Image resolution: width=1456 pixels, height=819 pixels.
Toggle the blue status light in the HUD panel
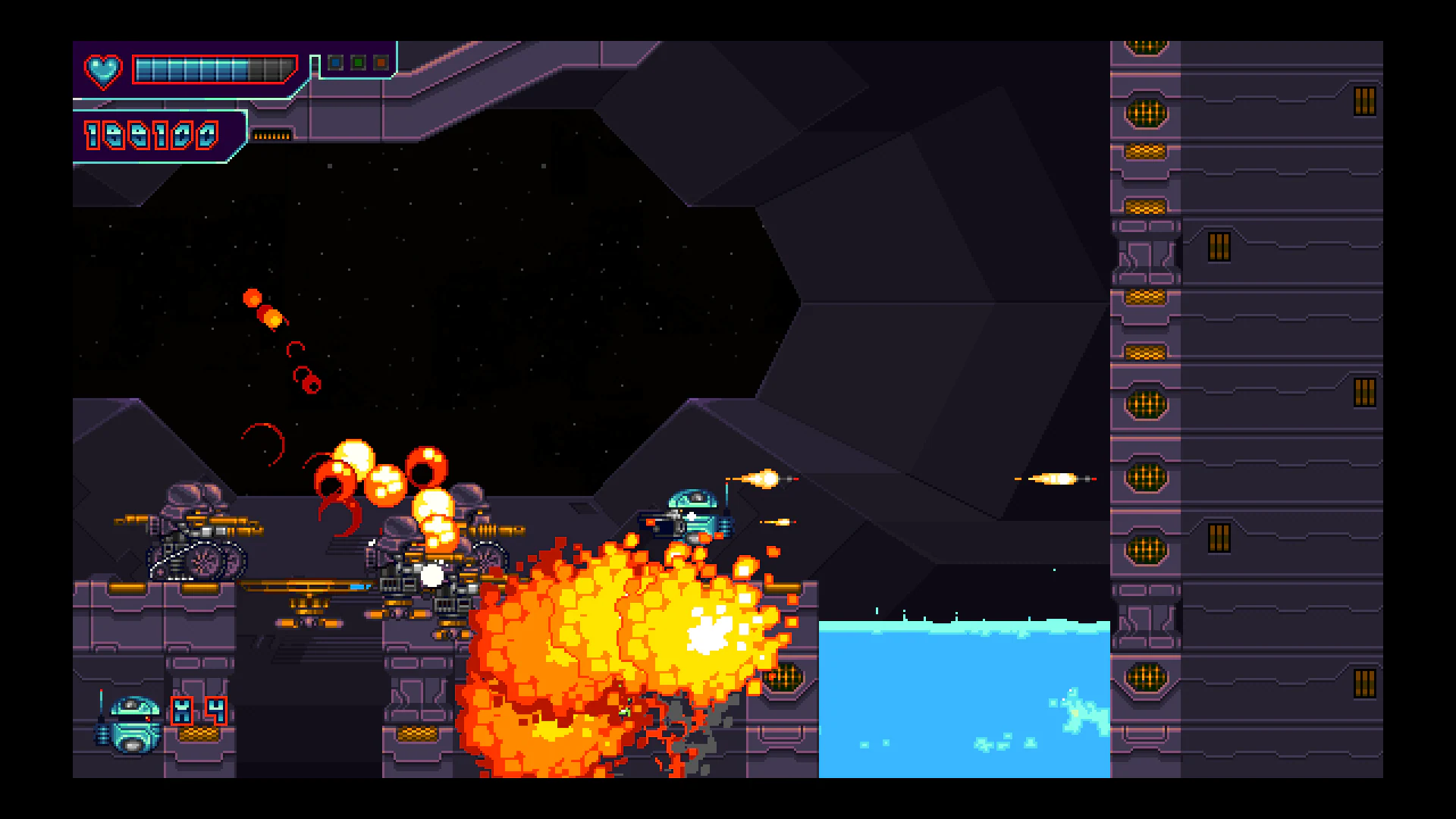point(334,62)
